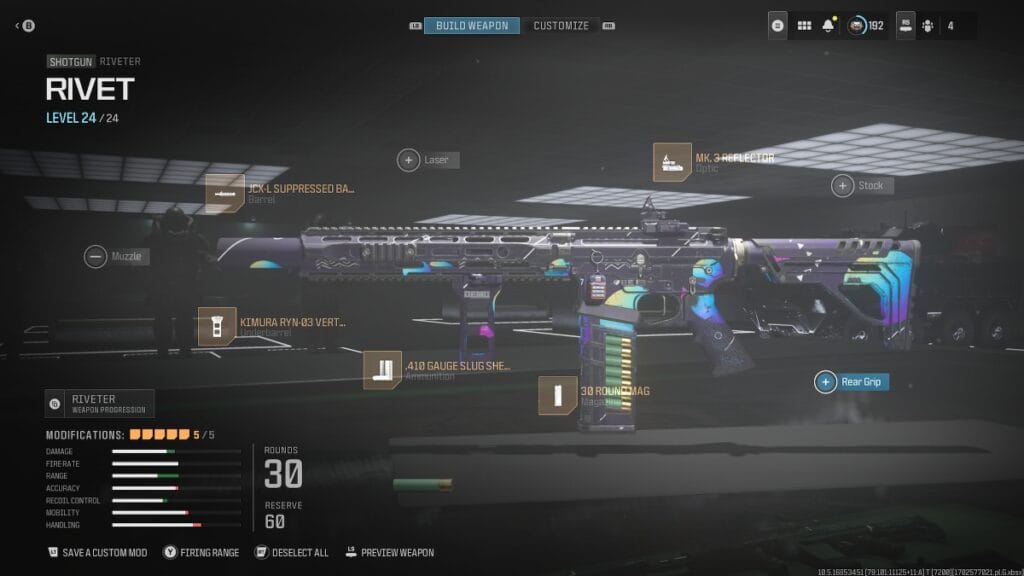Open the 30 Round Mag magazine slot
This screenshot has width=1024, height=576.
click(x=557, y=395)
